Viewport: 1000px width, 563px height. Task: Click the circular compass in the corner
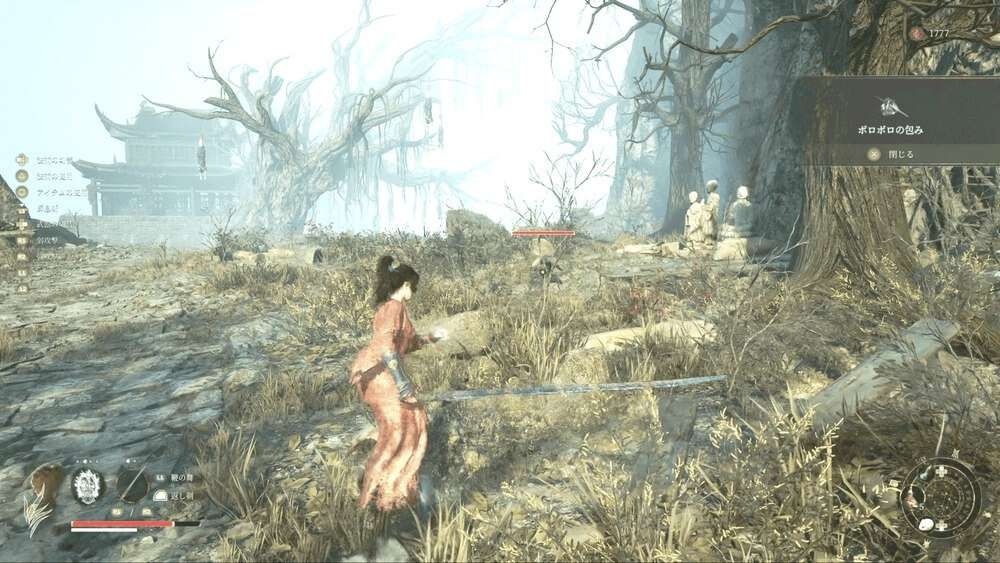pyautogui.click(x=940, y=497)
